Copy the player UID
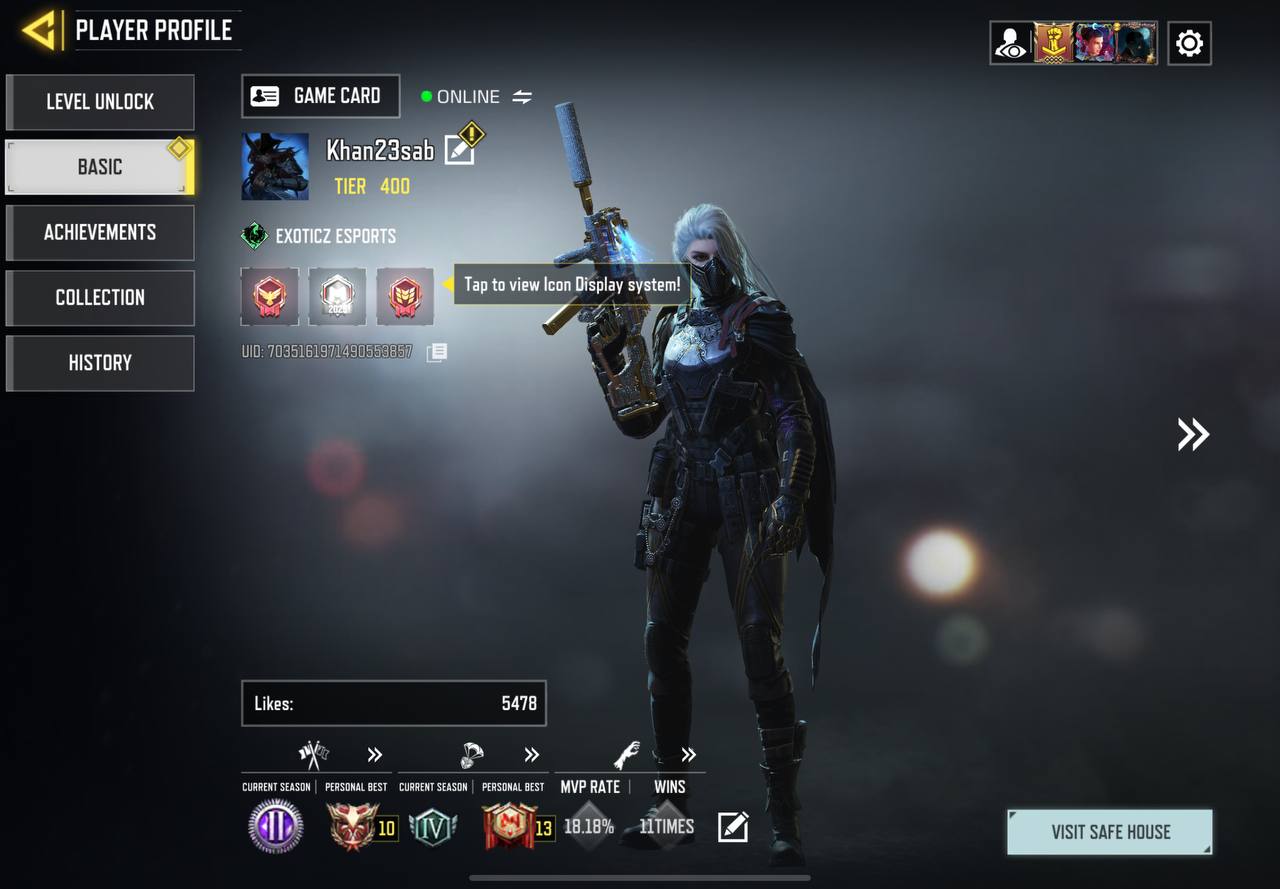The image size is (1280, 889). (437, 352)
